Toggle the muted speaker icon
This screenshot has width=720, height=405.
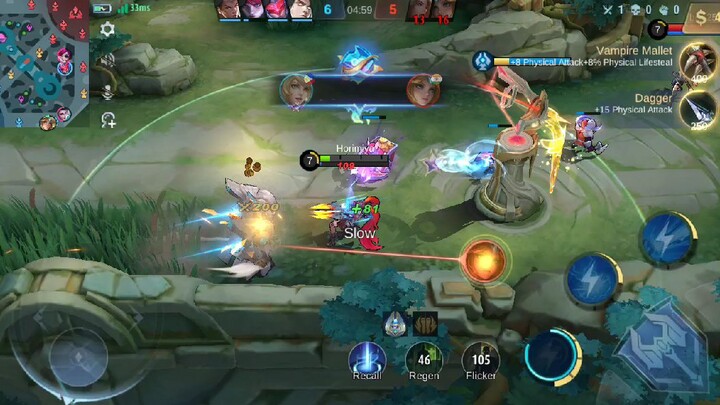click(x=107, y=60)
